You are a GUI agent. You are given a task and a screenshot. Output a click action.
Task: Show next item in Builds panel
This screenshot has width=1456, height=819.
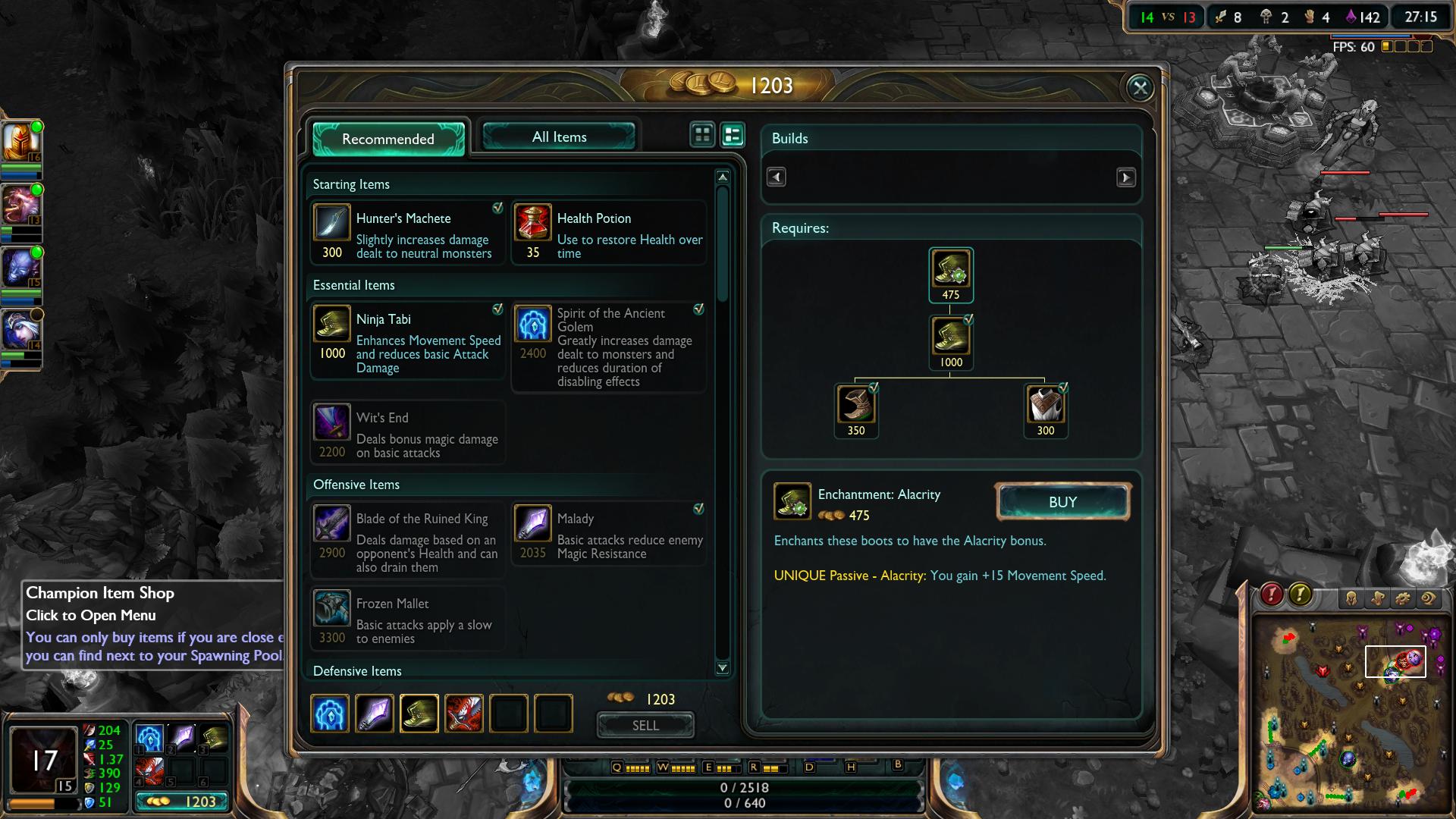click(1125, 177)
